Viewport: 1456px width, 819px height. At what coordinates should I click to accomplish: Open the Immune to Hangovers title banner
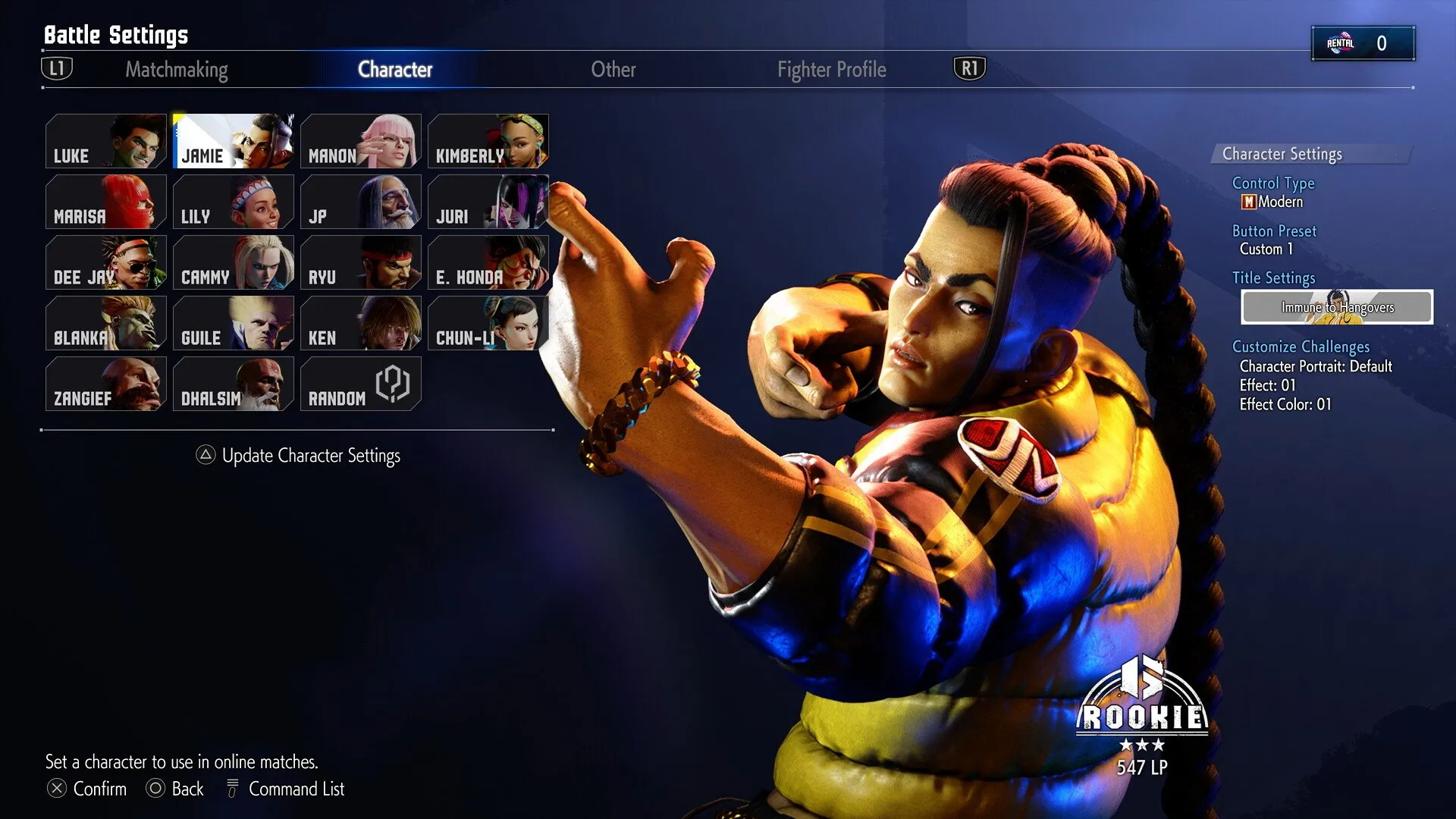click(x=1336, y=307)
